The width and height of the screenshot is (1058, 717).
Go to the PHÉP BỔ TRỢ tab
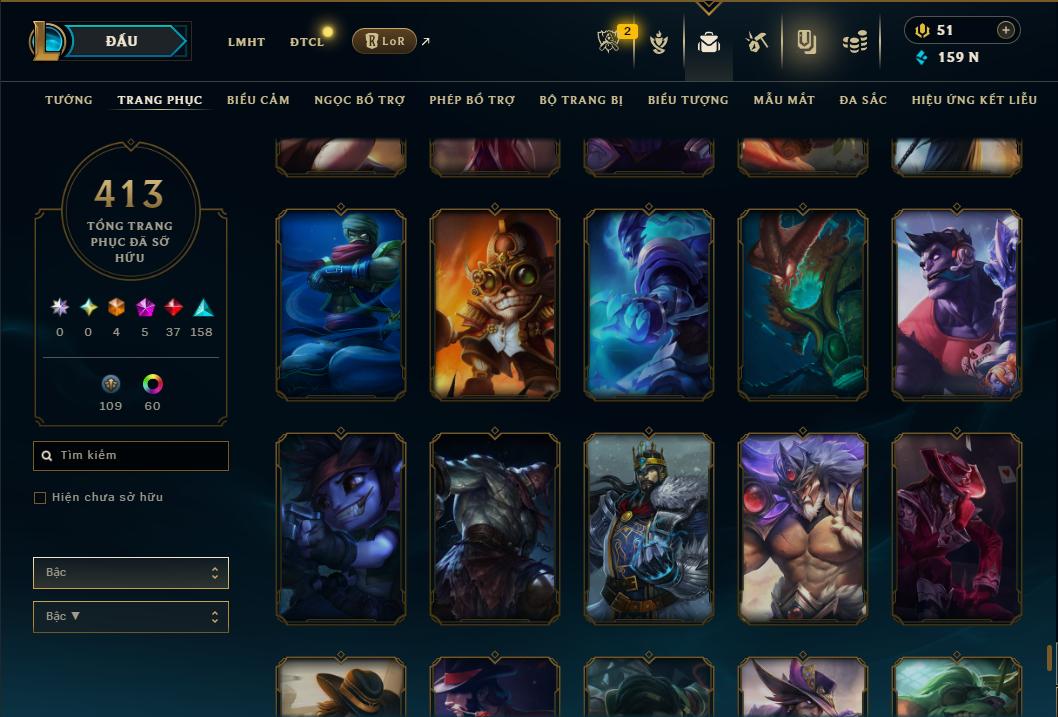click(472, 100)
